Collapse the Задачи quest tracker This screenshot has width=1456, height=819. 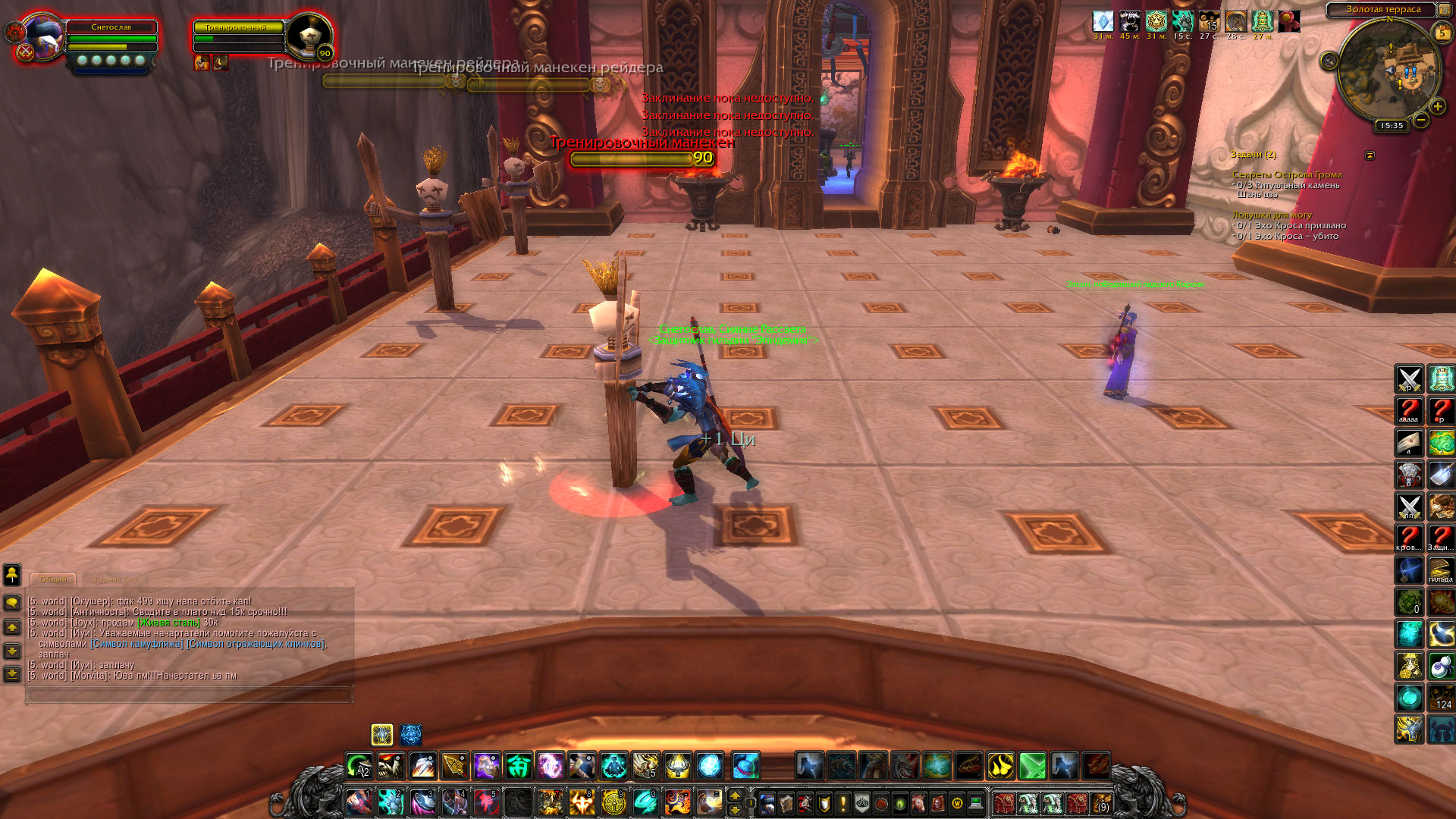[x=1370, y=155]
